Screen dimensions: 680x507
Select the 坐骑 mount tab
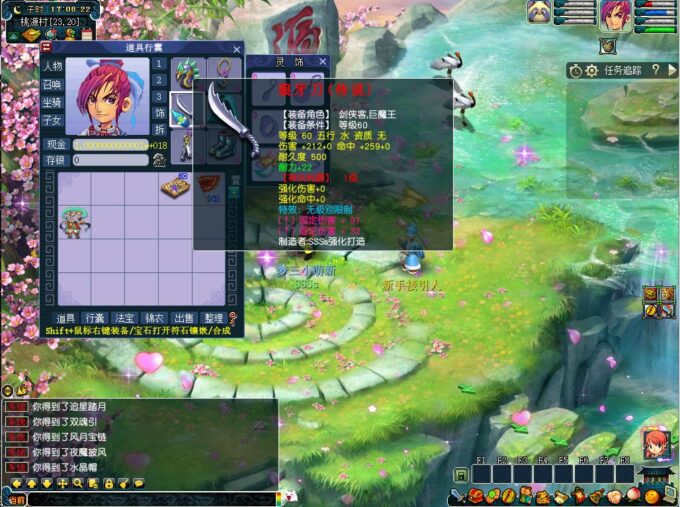53,102
